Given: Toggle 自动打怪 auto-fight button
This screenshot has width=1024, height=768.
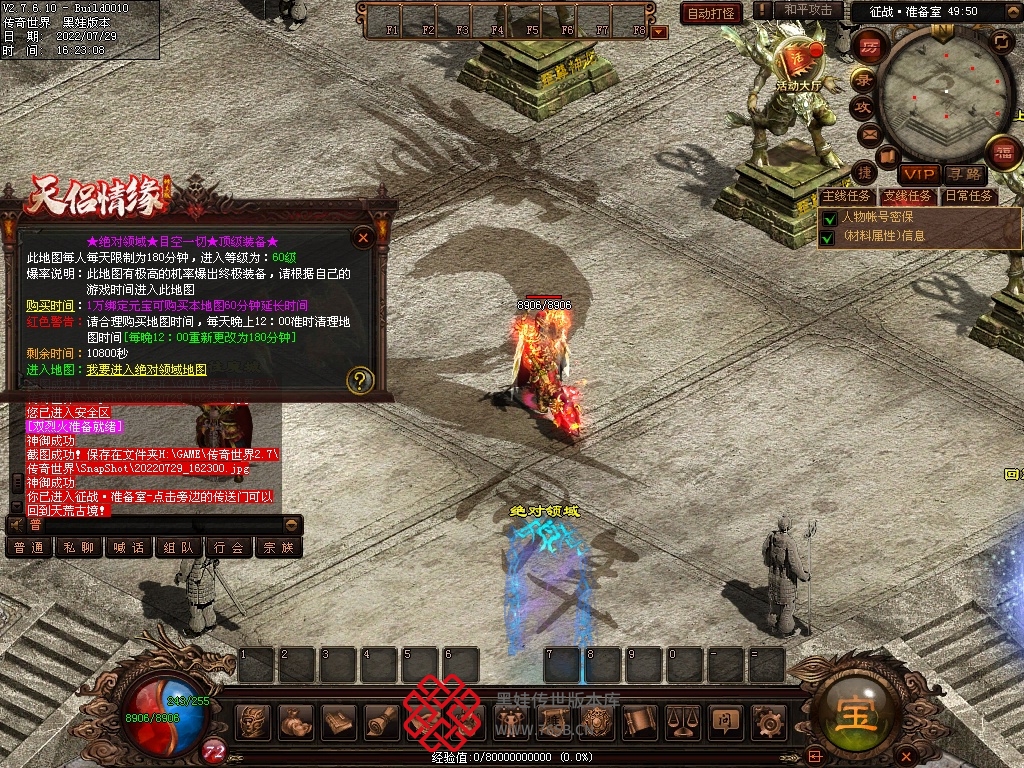Looking at the screenshot, I should [x=712, y=13].
